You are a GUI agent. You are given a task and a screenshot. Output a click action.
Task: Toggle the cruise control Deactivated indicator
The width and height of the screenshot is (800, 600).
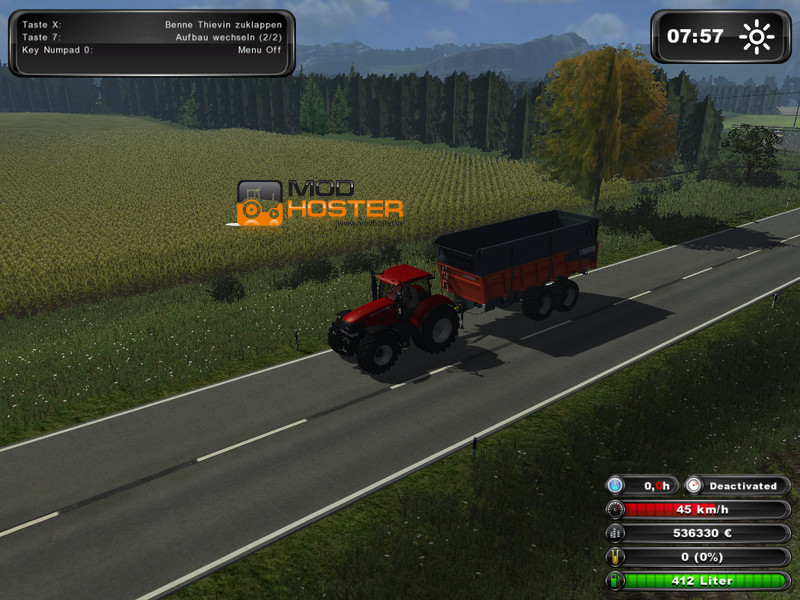click(x=737, y=486)
